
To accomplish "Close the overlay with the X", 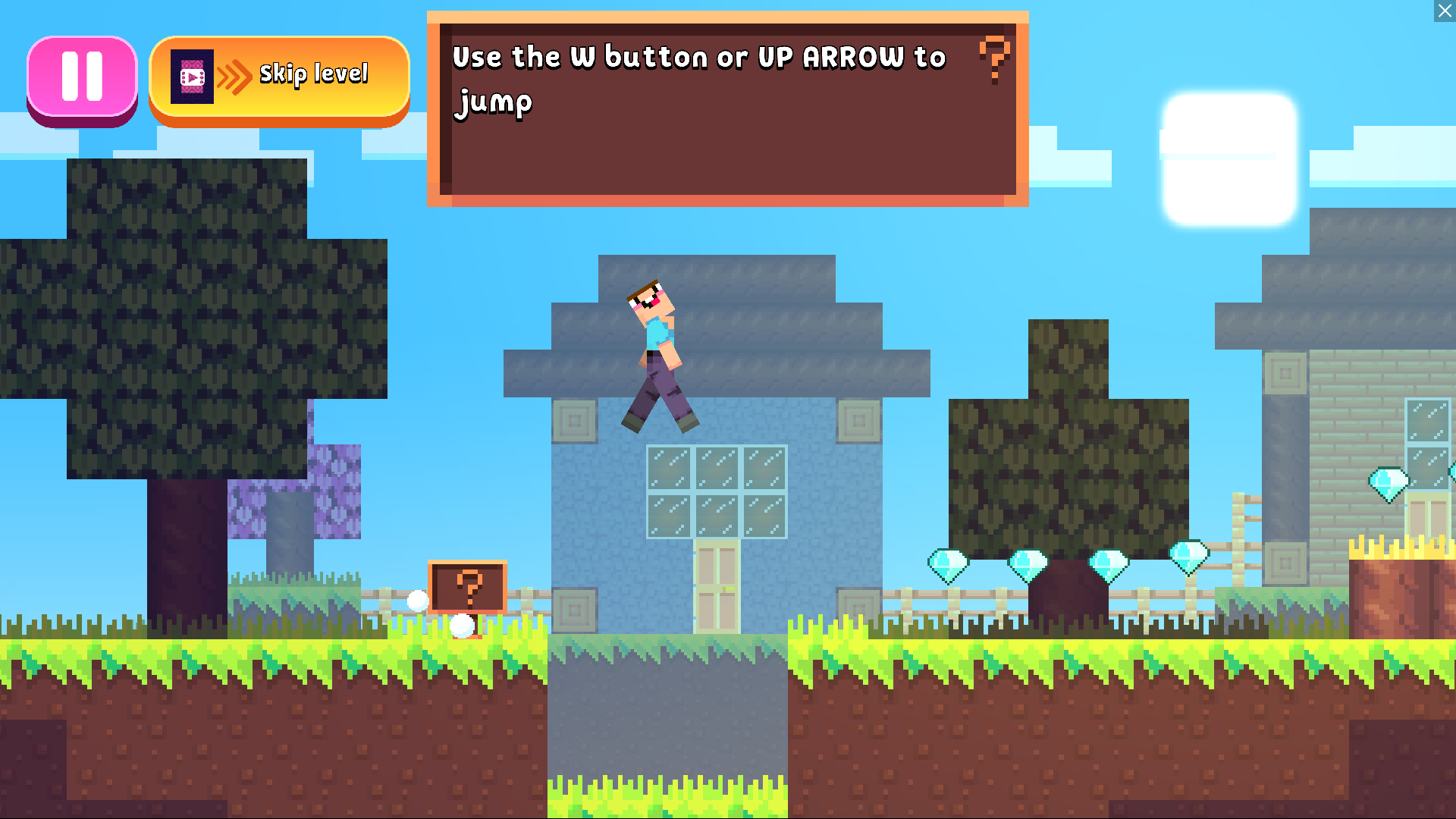I will coord(1445,11).
